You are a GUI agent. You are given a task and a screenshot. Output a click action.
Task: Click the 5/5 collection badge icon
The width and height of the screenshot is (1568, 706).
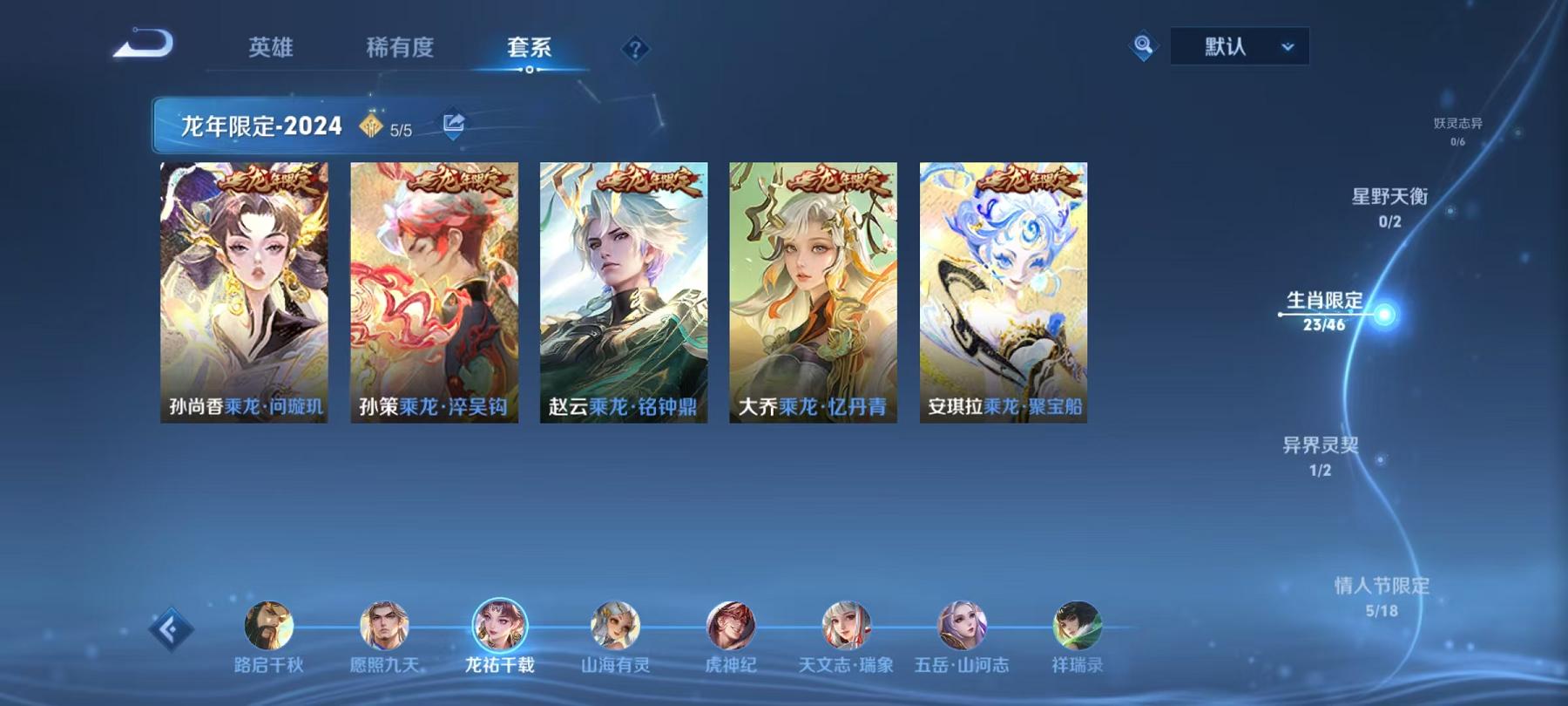372,125
